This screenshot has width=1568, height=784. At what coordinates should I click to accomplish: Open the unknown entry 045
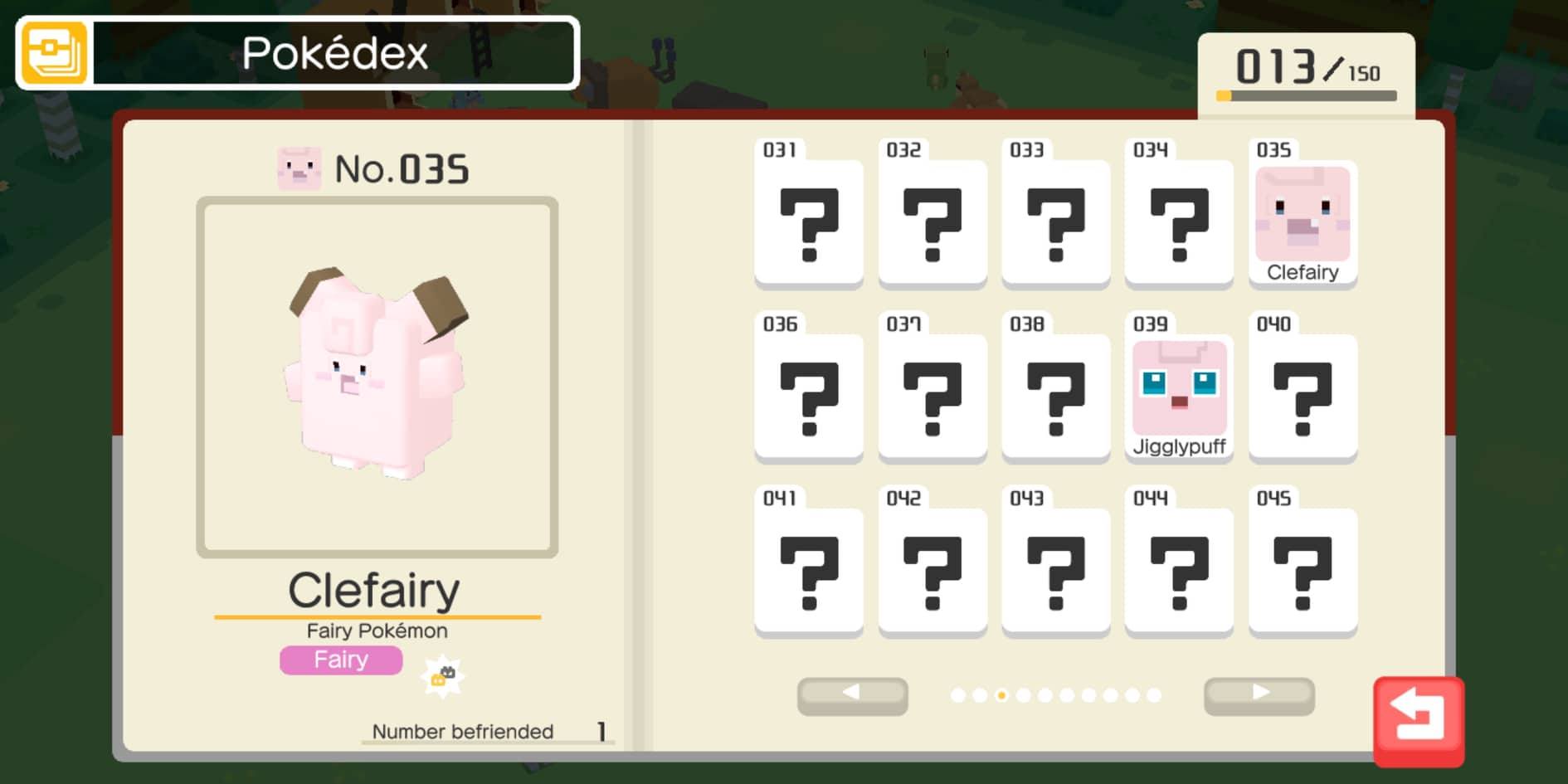click(x=1303, y=568)
